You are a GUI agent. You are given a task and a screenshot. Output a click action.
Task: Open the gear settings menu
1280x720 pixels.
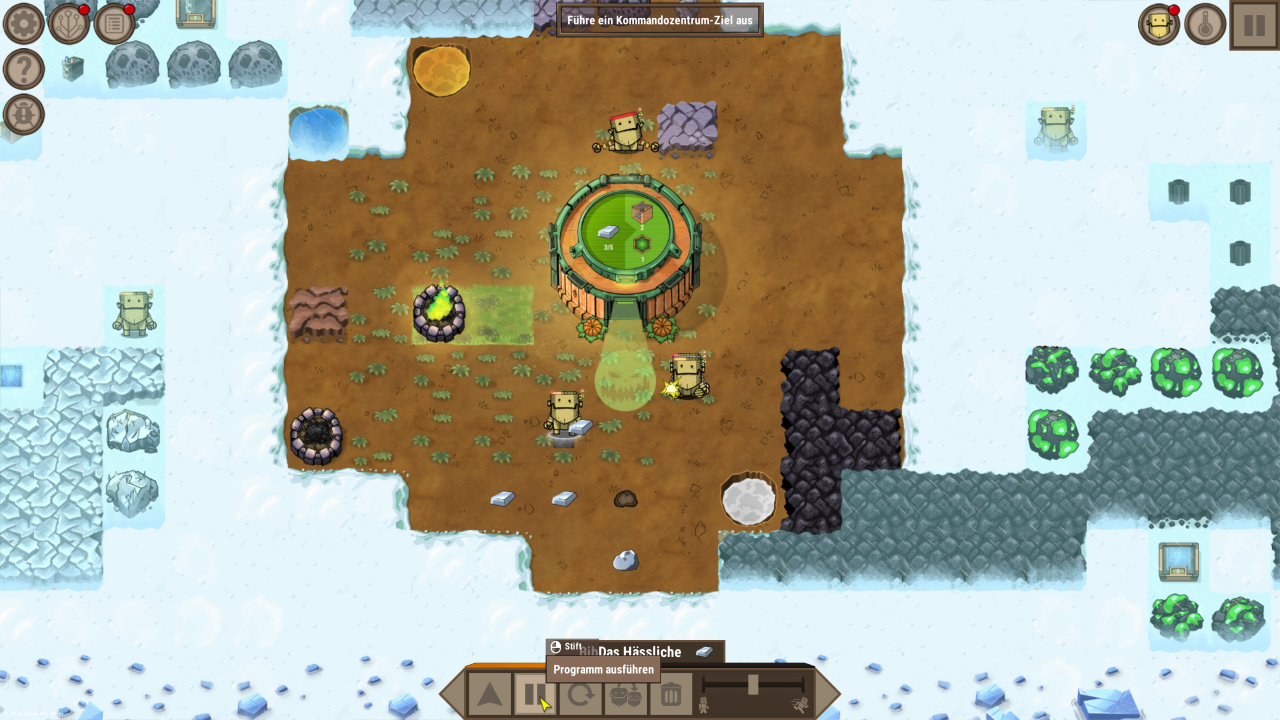pos(23,23)
